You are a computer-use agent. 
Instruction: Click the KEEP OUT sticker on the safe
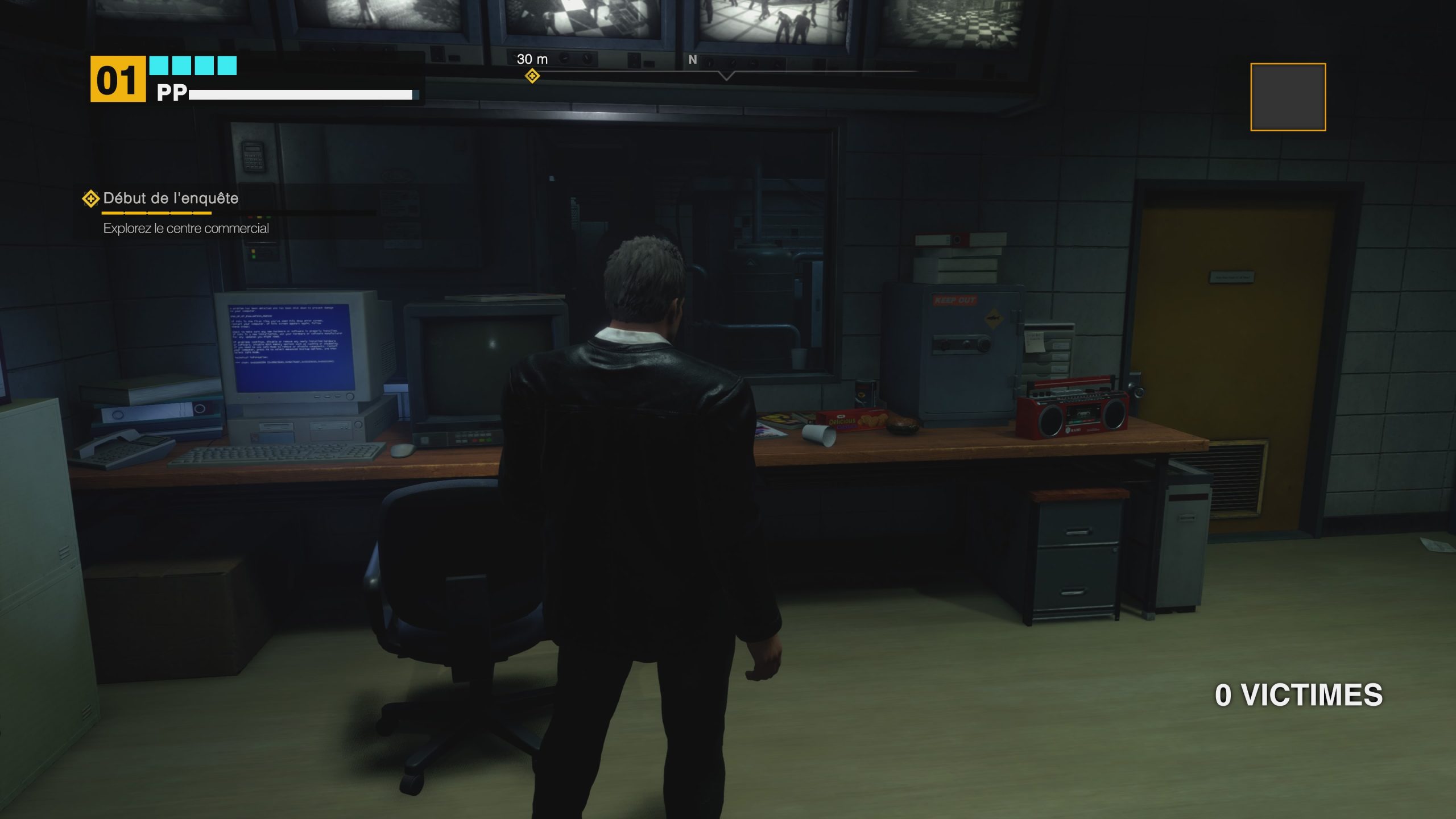(955, 300)
